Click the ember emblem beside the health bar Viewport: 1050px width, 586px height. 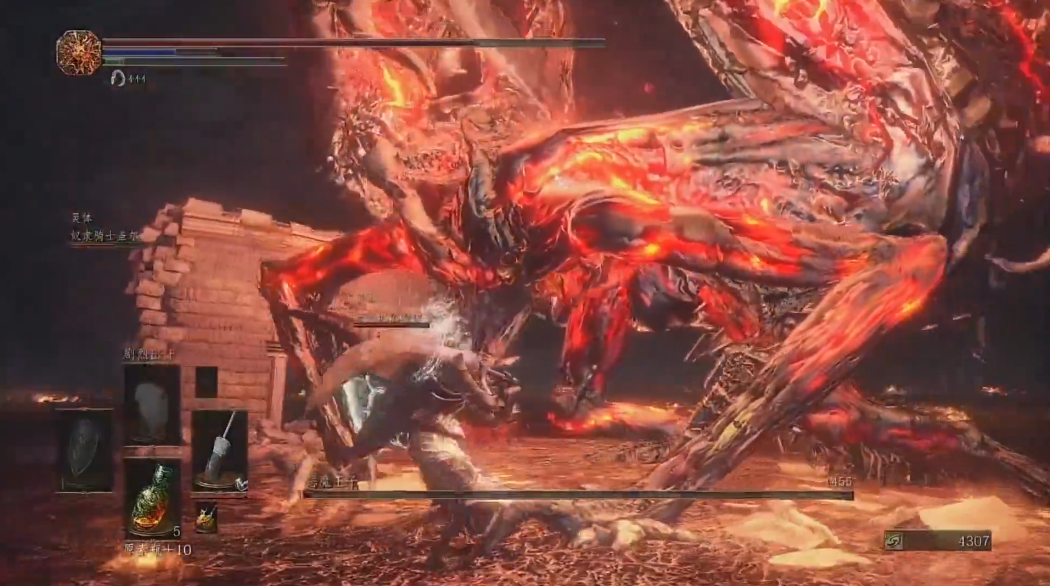point(79,53)
